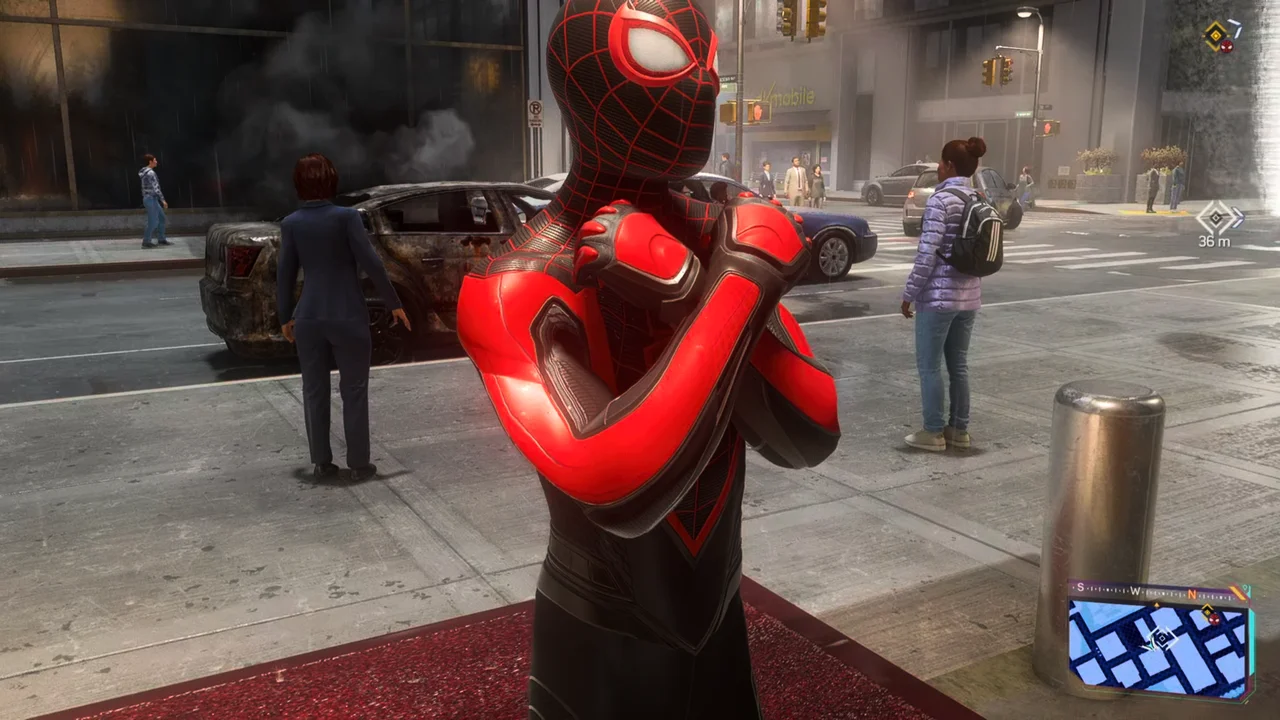Select the white waypoint marker showing 36 m
1280x720 pixels.
pyautogui.click(x=1217, y=218)
